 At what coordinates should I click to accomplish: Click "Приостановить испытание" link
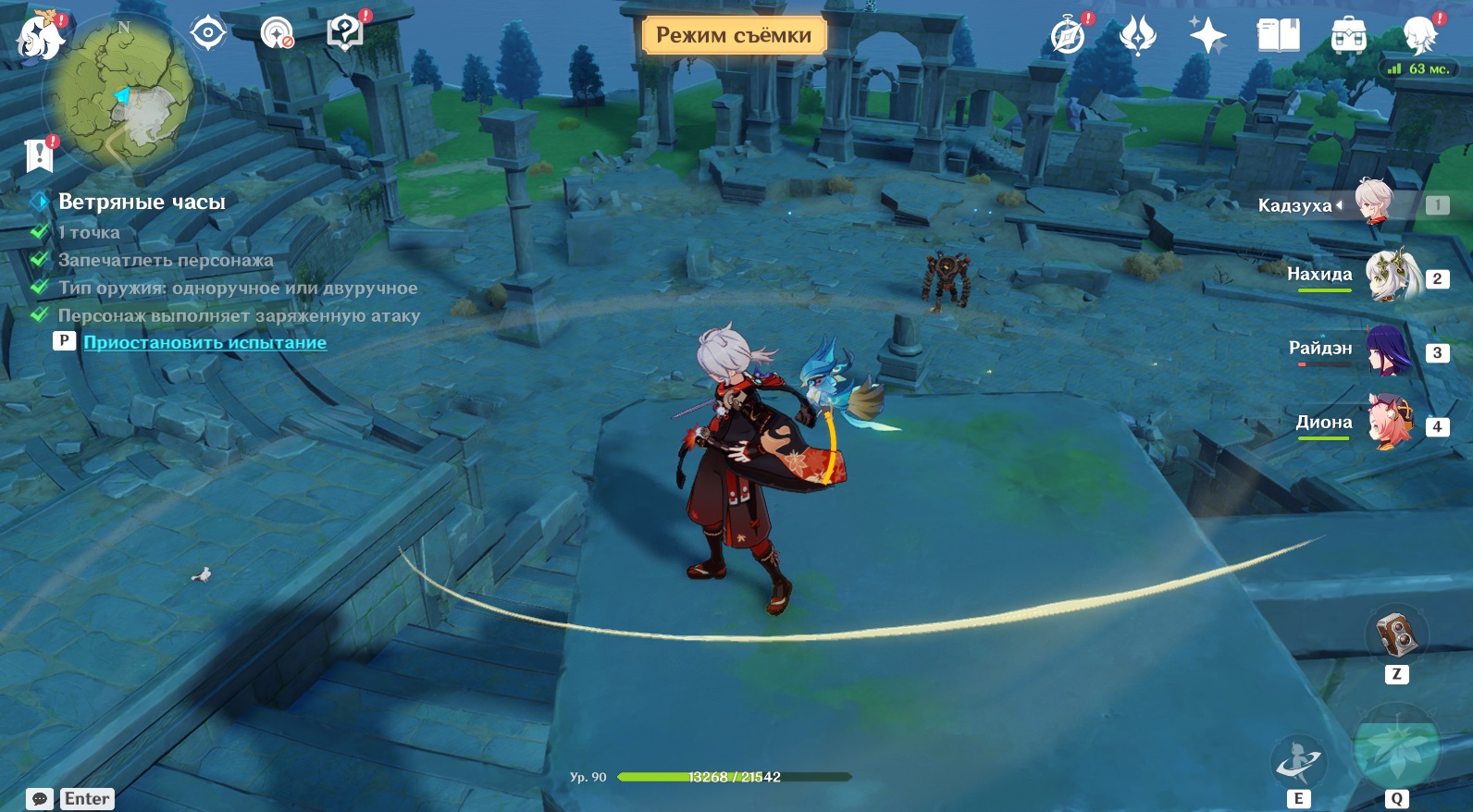coord(204,342)
